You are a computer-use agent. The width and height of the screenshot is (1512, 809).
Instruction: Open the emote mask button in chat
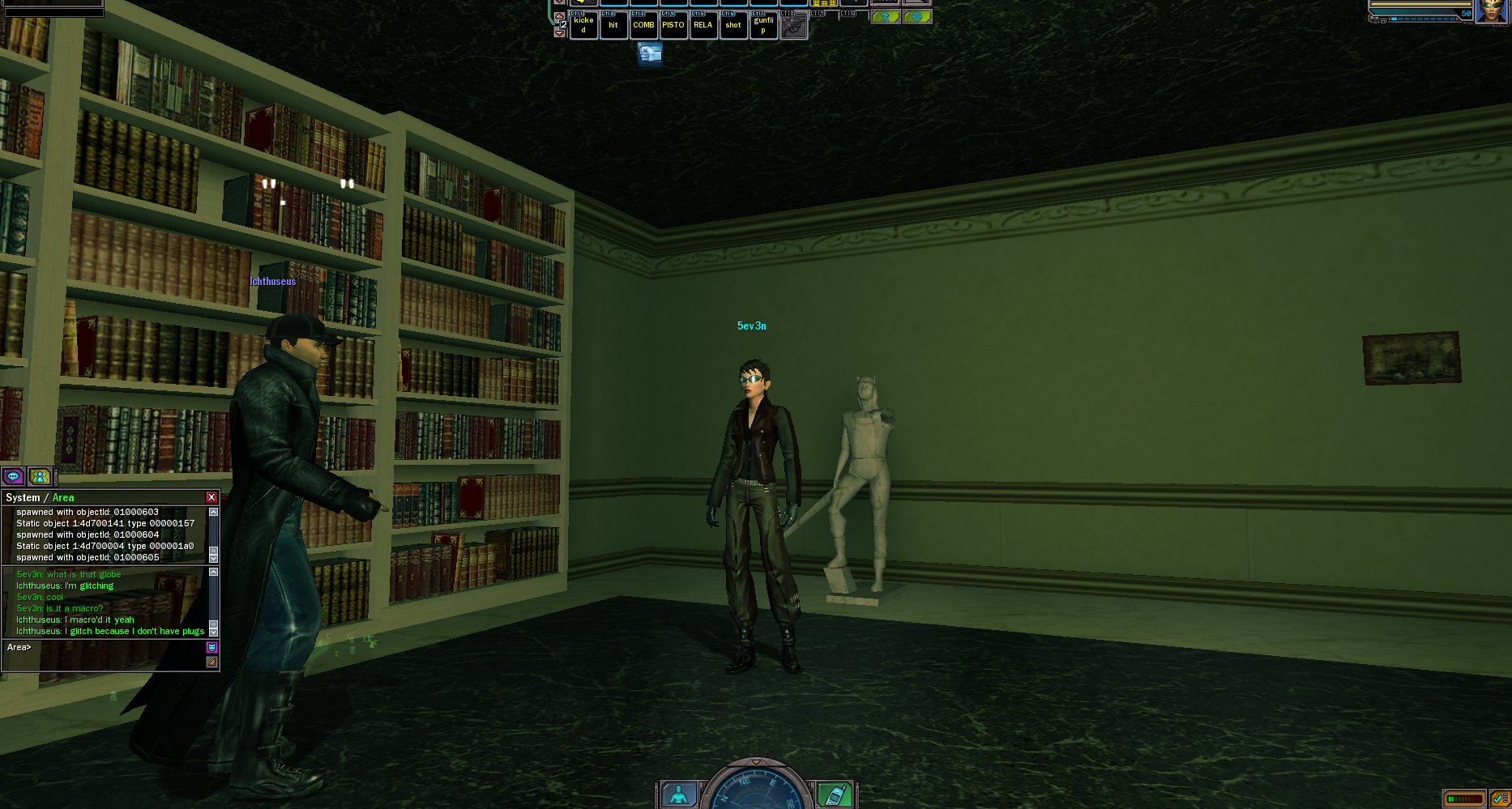(211, 647)
